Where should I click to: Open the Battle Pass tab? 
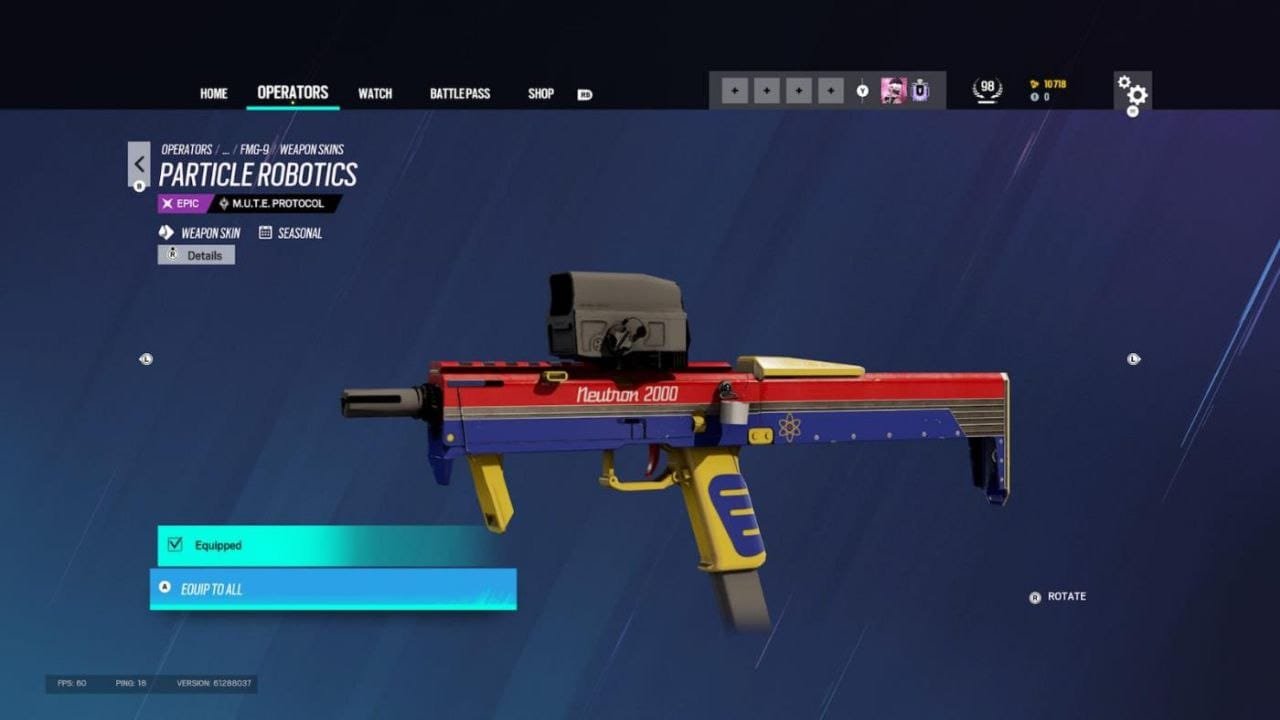(460, 94)
